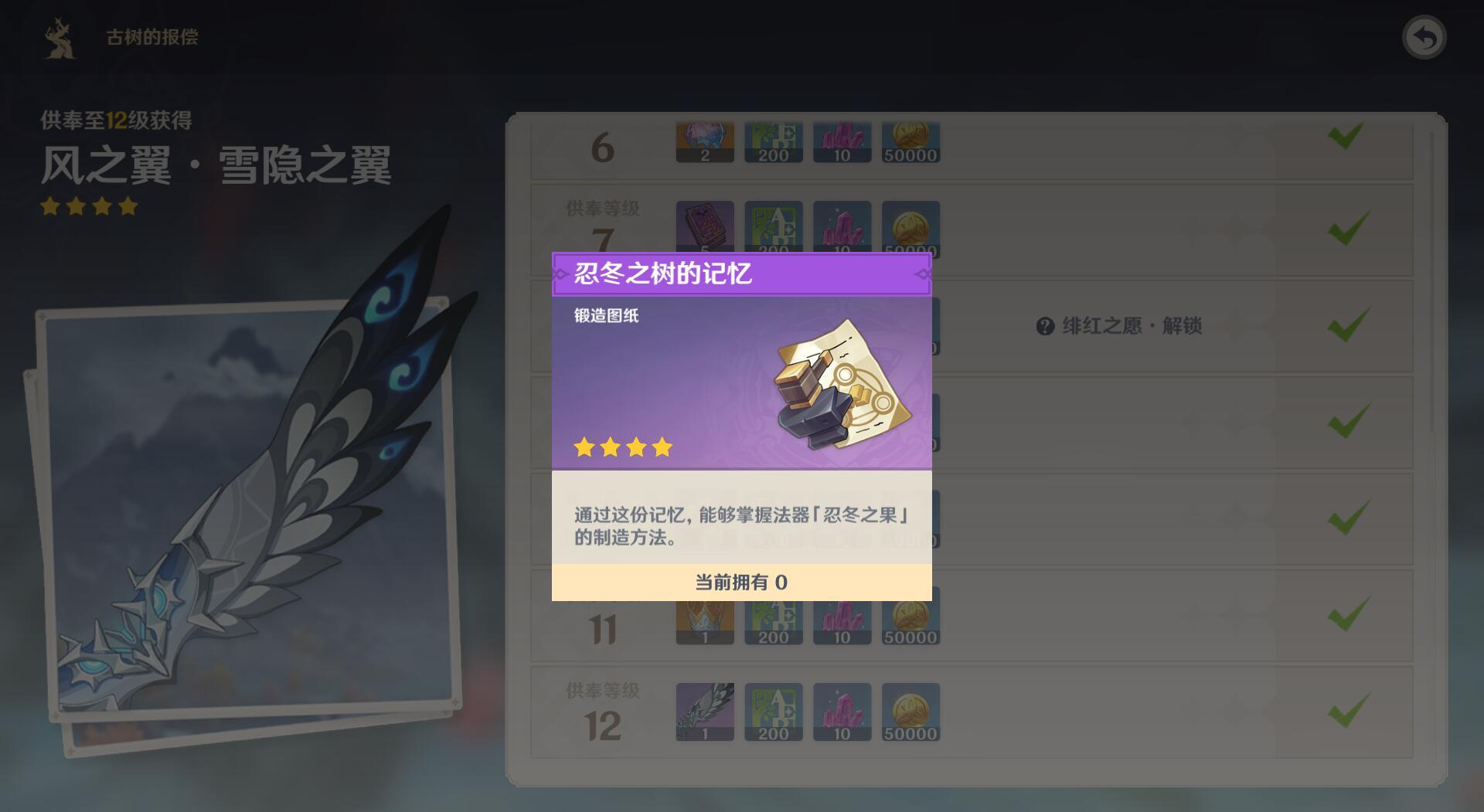Screen dimensions: 1484x812
Task: Click the question mark beside 绯红之愿·解锁
Action: pos(1043,327)
